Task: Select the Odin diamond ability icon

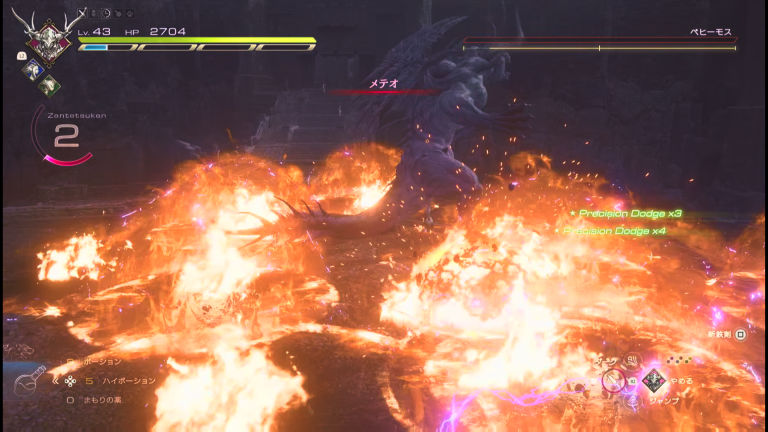Action: point(654,380)
